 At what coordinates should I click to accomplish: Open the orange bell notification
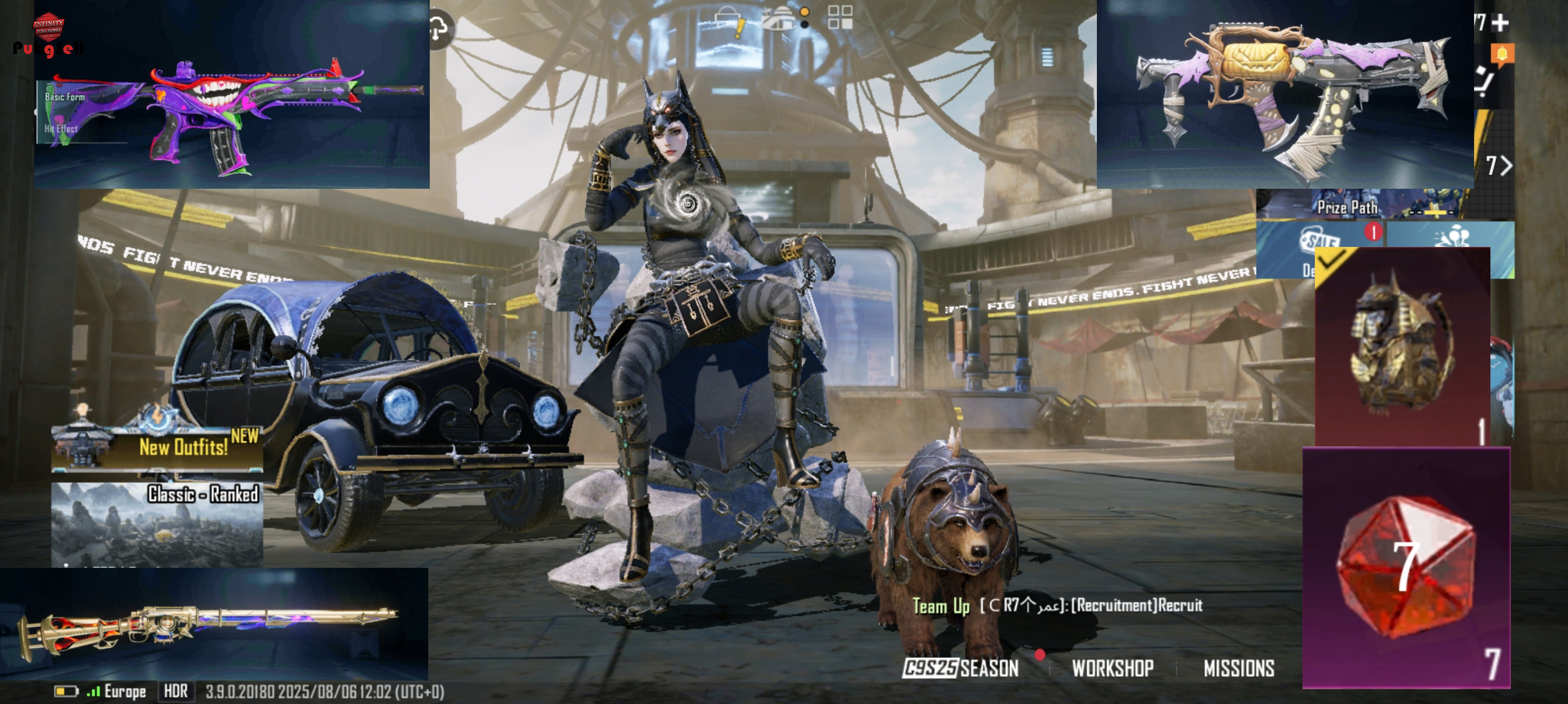click(x=1502, y=55)
